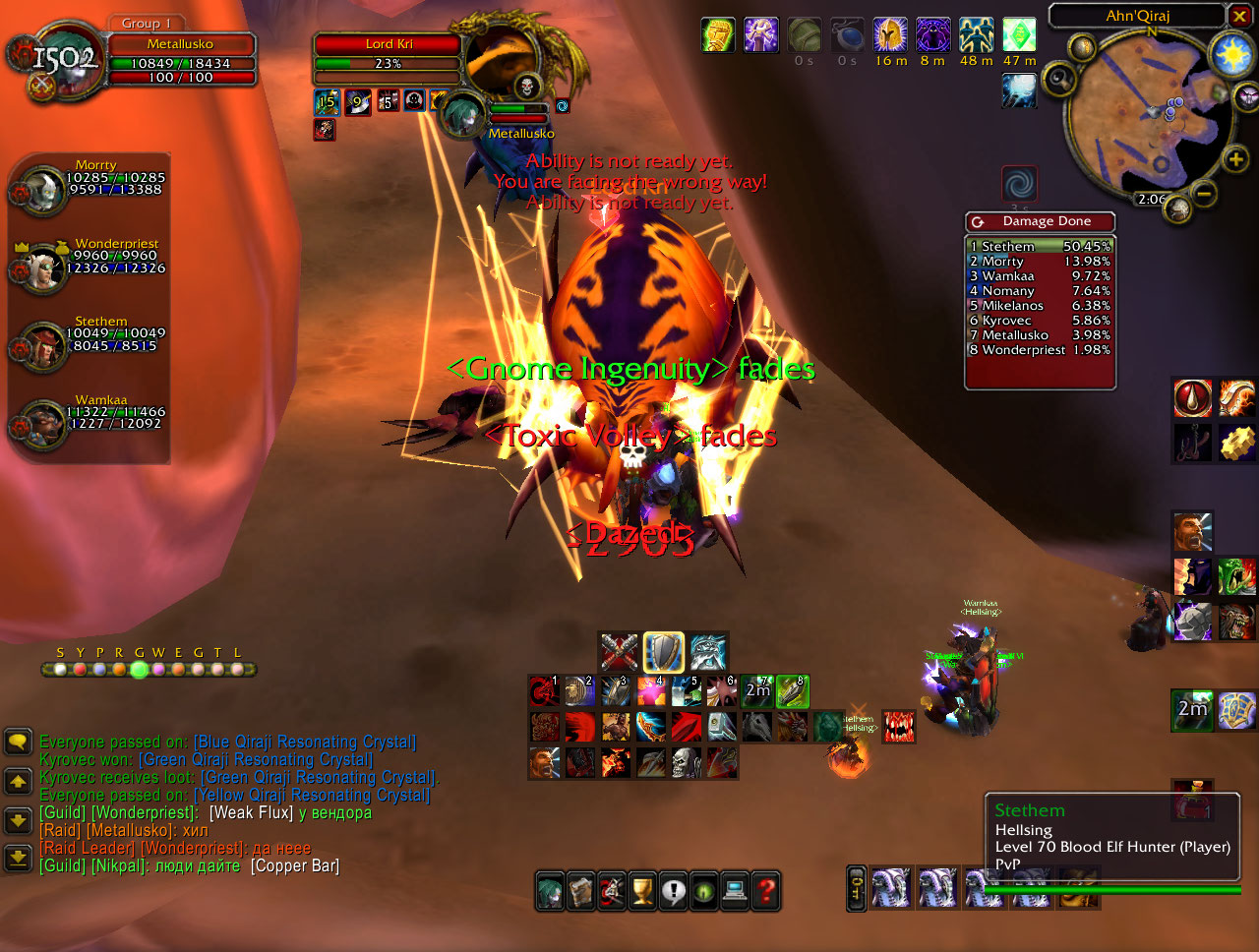Open the character info micro button
The height and width of the screenshot is (952, 1259).
(551, 891)
